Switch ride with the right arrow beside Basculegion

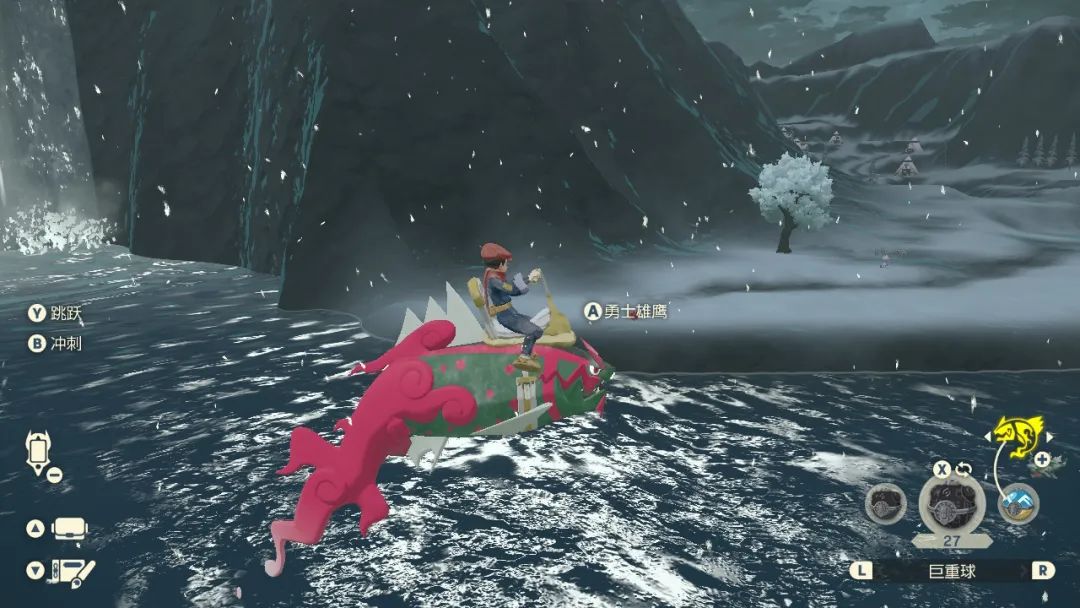pyautogui.click(x=1047, y=436)
